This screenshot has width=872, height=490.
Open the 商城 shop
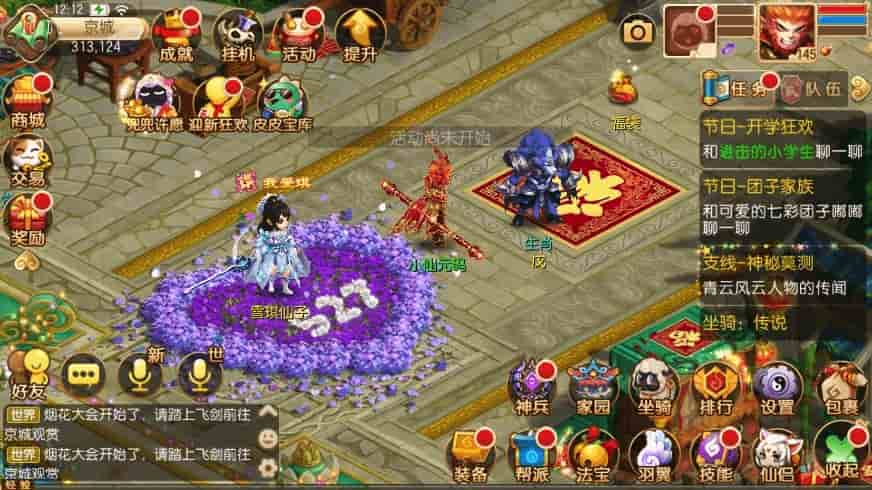click(27, 101)
